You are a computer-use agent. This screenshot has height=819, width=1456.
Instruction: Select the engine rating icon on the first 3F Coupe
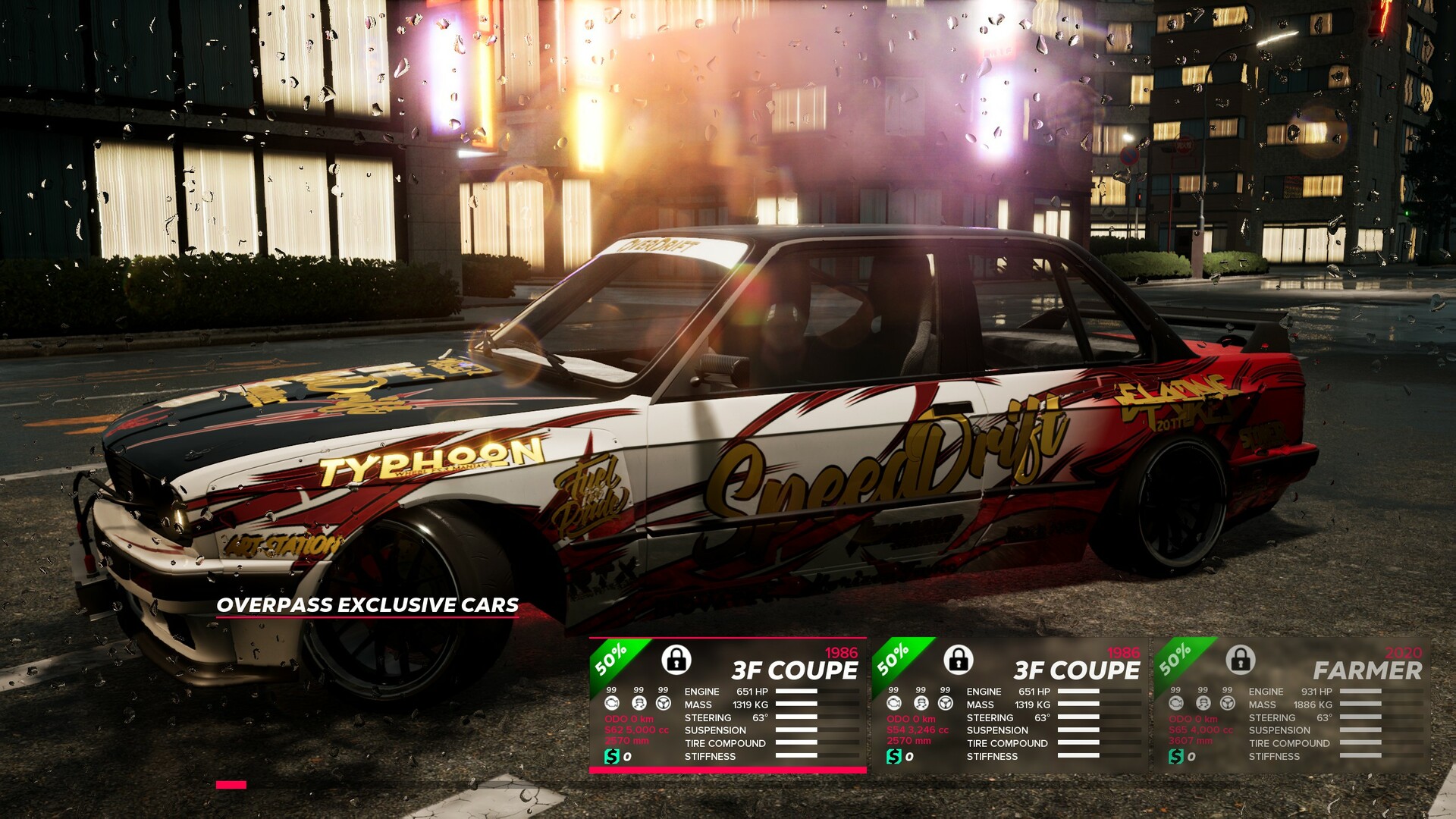click(610, 702)
